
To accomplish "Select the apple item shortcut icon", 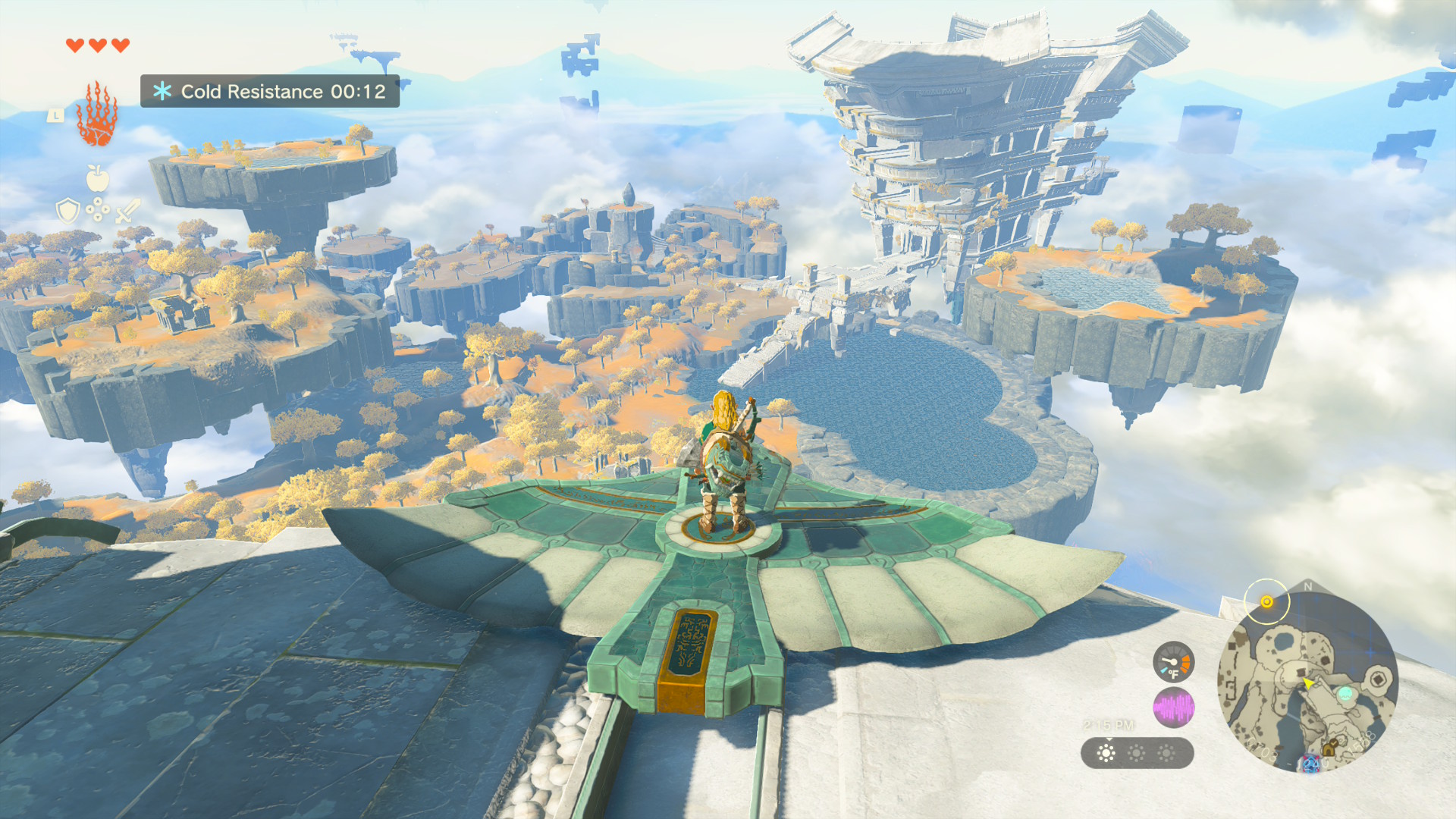I will coord(98,179).
